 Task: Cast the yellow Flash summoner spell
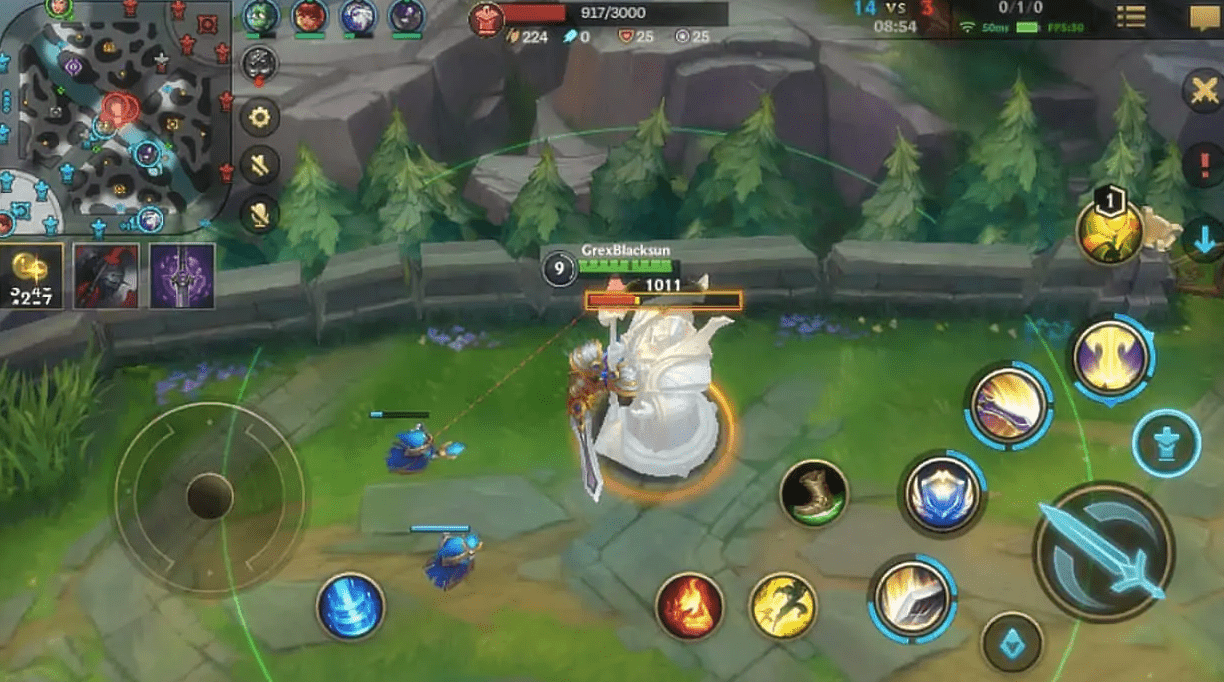click(783, 606)
